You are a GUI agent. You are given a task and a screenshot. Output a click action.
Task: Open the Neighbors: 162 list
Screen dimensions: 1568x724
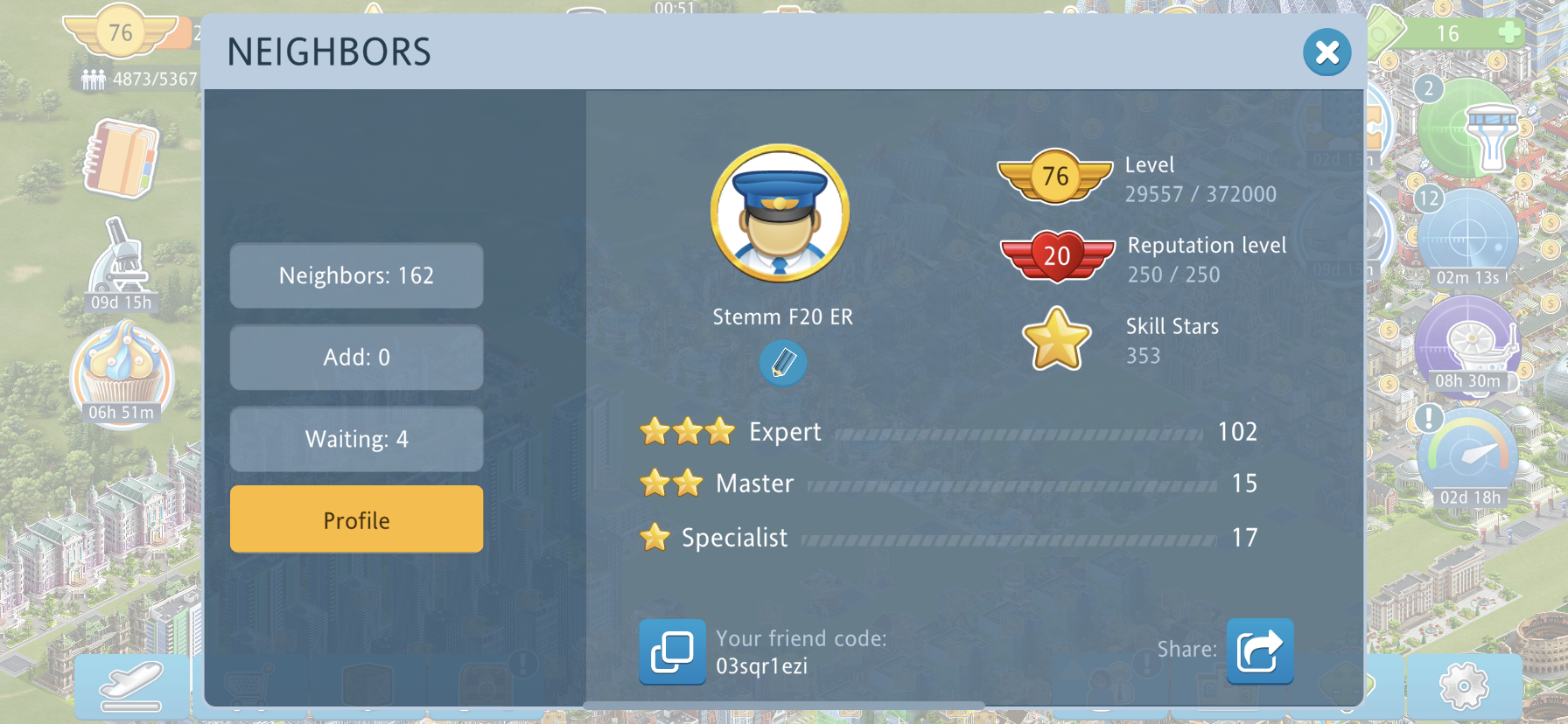356,275
